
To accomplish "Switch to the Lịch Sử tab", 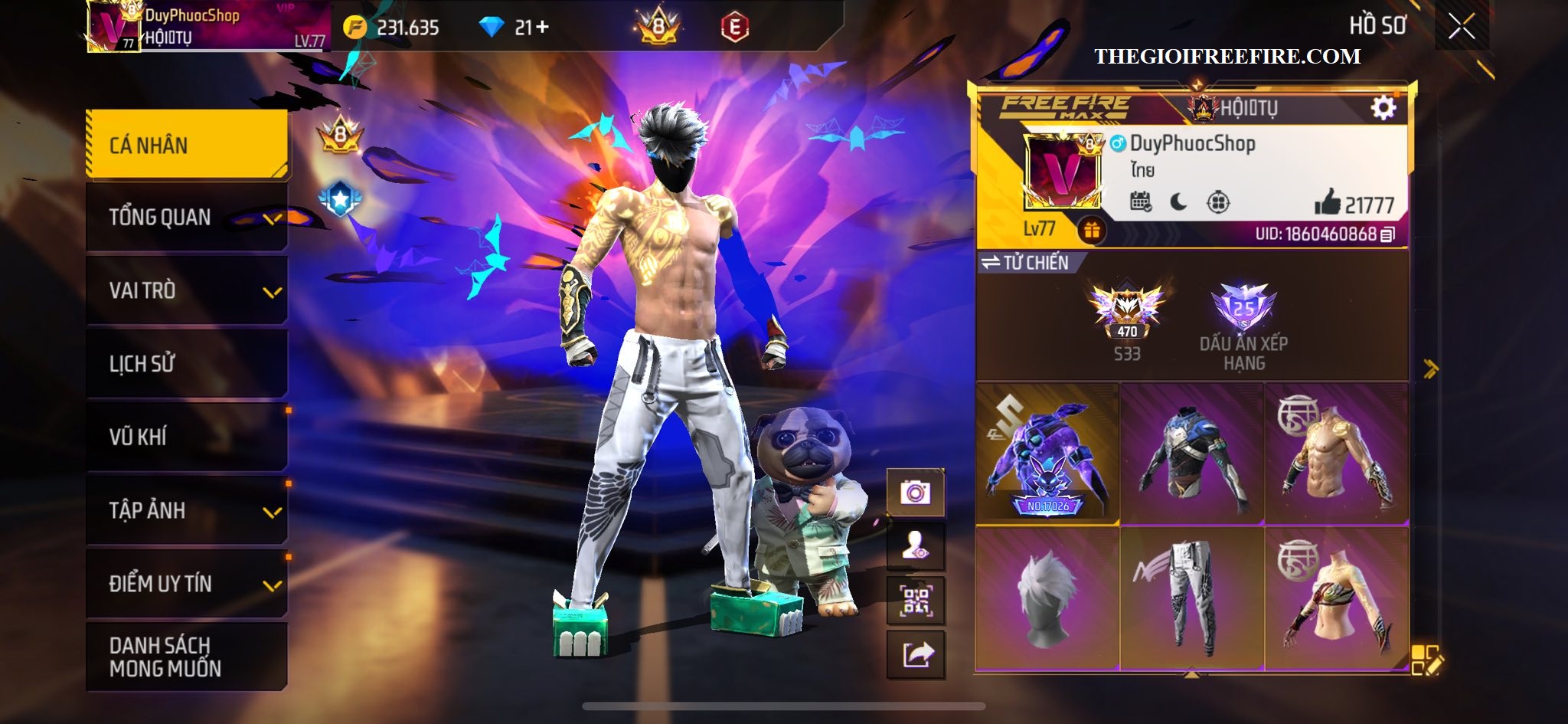I will (x=187, y=363).
